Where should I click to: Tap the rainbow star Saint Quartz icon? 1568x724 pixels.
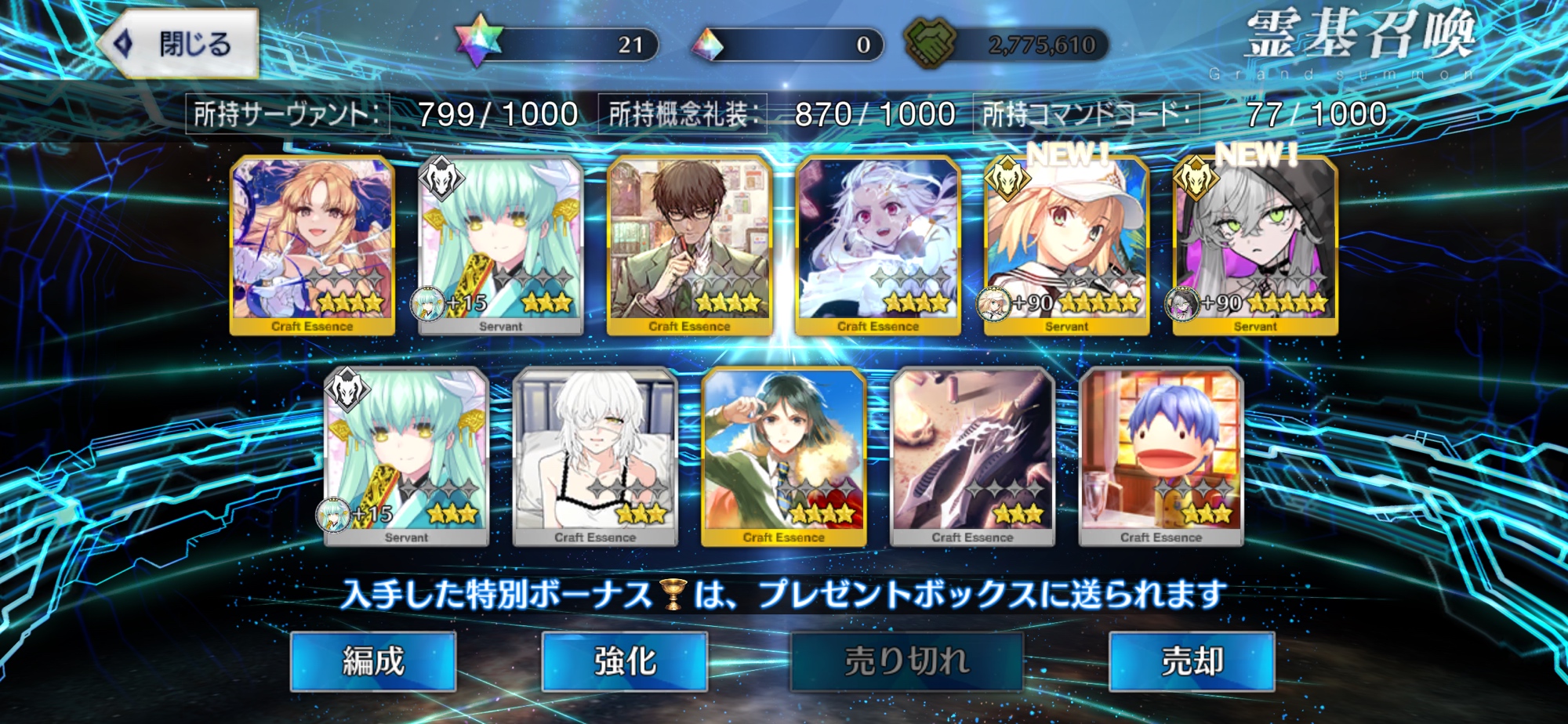[477, 42]
